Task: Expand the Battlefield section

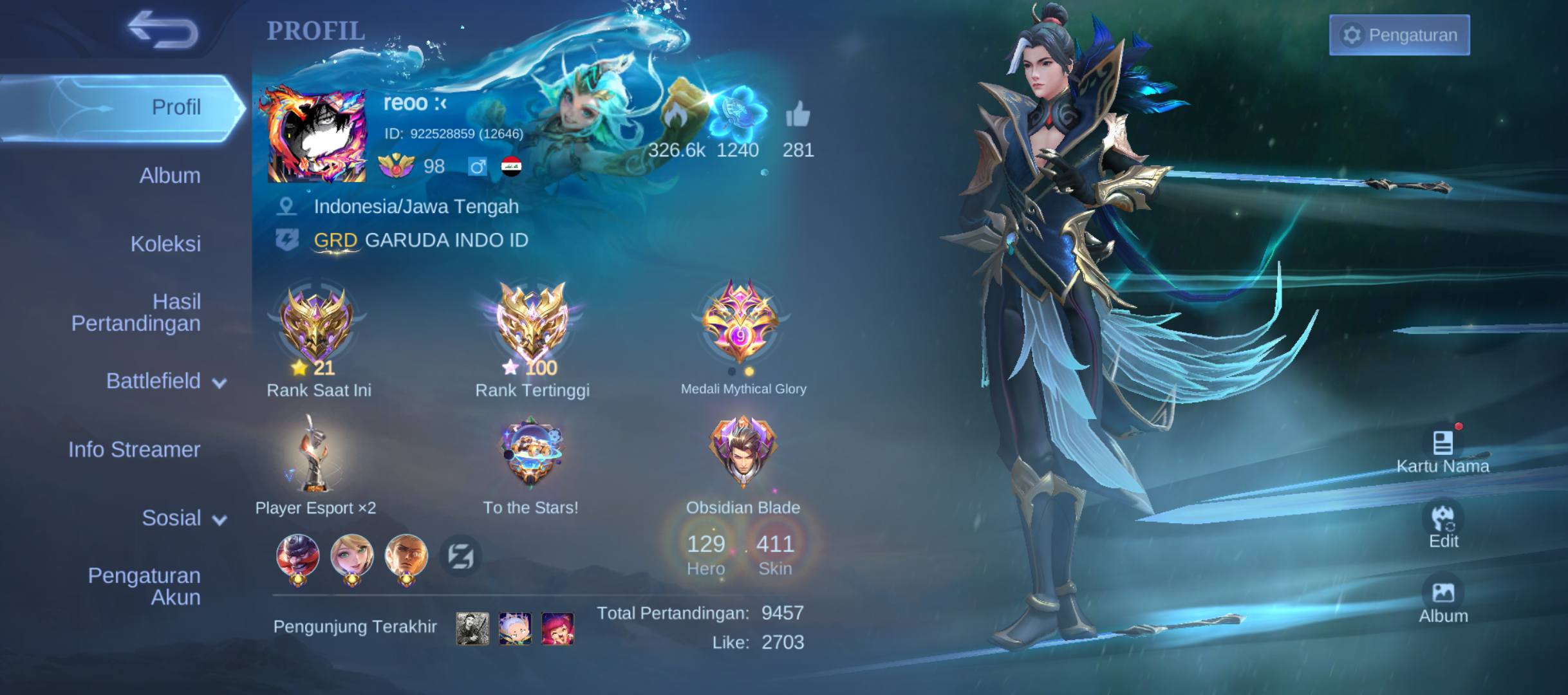Action: pyautogui.click(x=166, y=381)
